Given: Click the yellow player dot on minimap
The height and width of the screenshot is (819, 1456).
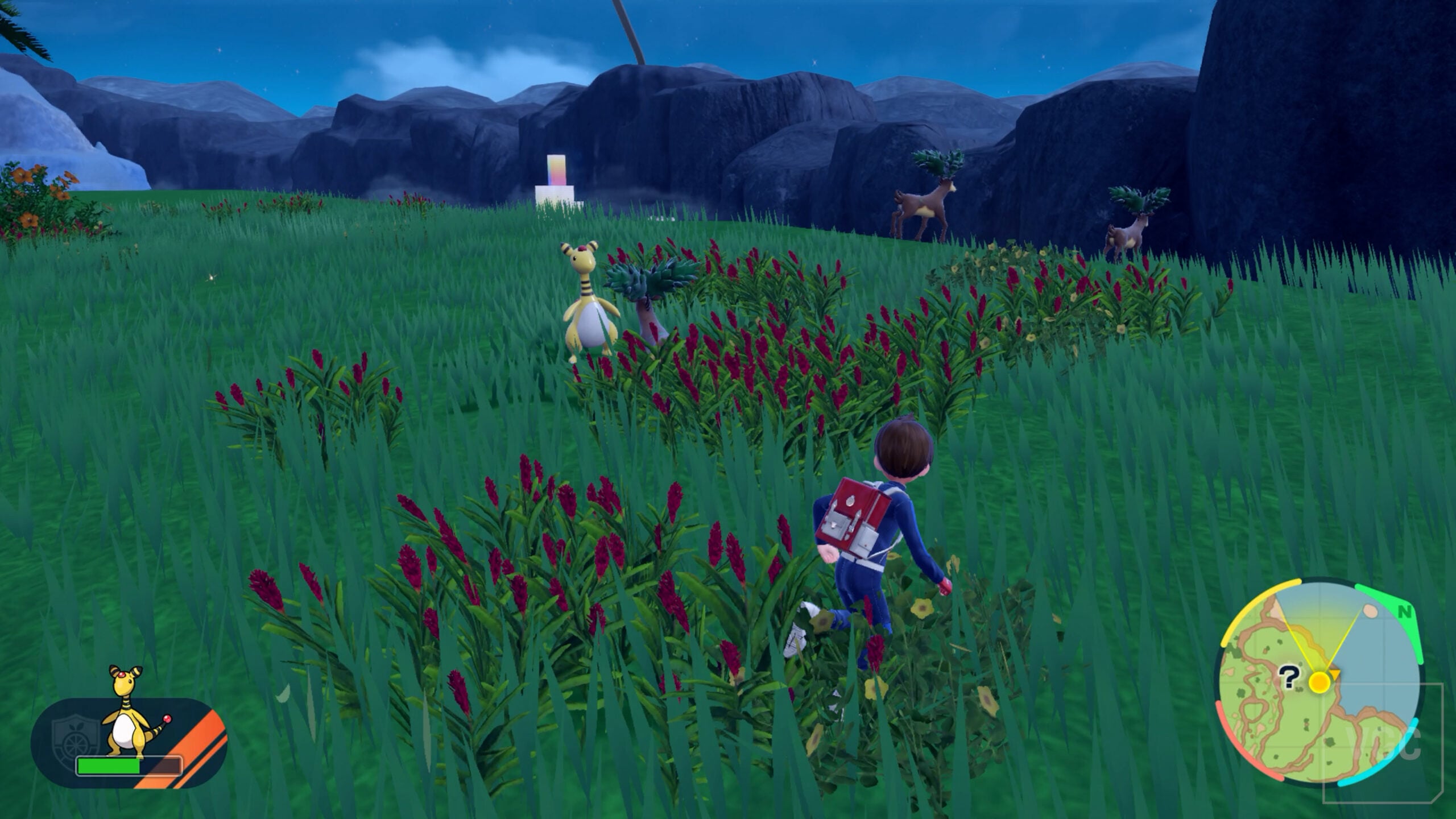Looking at the screenshot, I should pyautogui.click(x=1319, y=682).
